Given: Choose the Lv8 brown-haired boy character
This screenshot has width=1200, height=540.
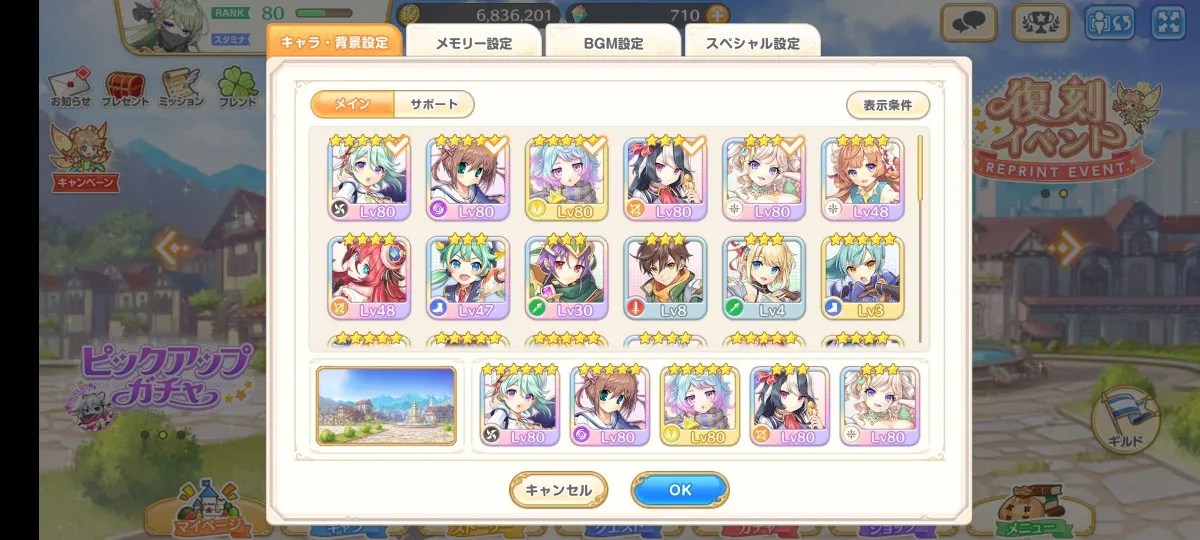Looking at the screenshot, I should pyautogui.click(x=665, y=278).
